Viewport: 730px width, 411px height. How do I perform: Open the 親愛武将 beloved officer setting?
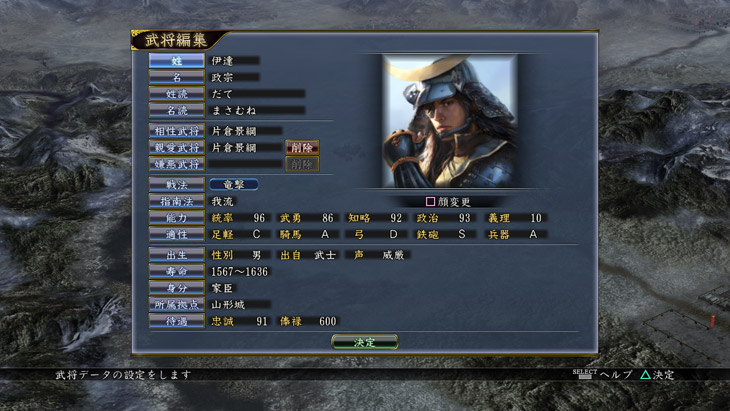tap(177, 148)
